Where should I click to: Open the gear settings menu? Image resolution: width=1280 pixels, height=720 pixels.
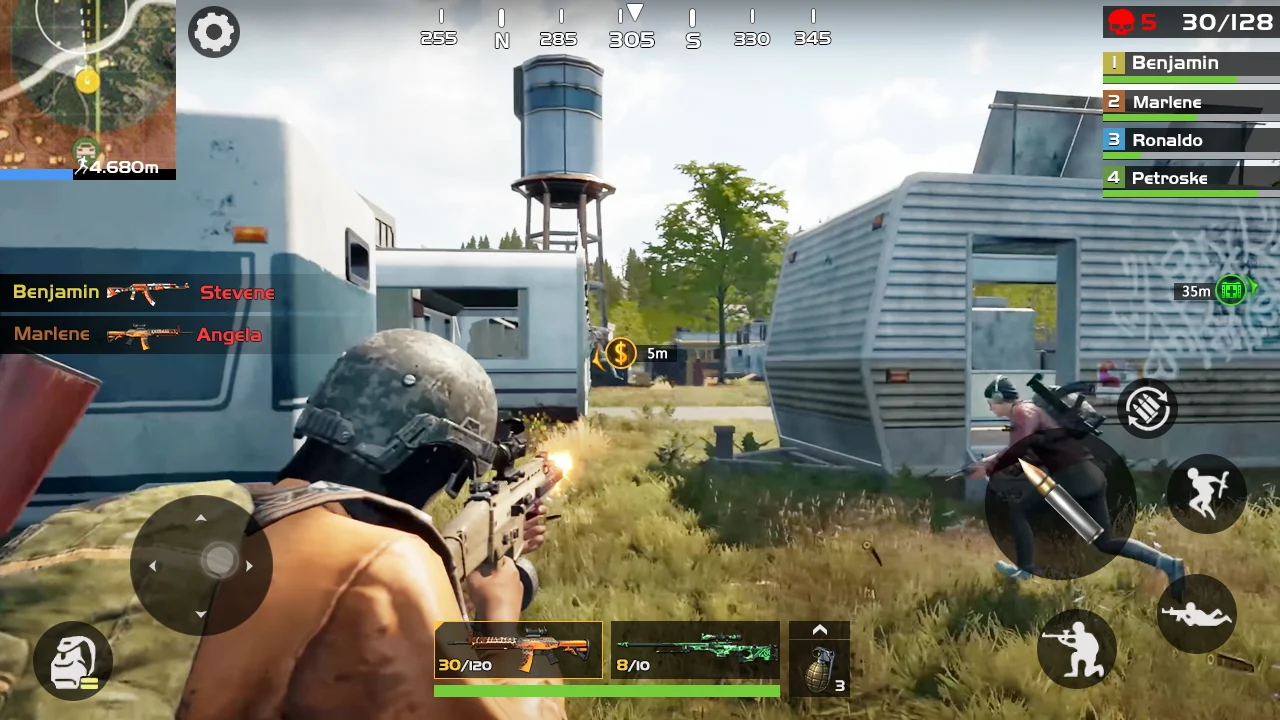(214, 32)
